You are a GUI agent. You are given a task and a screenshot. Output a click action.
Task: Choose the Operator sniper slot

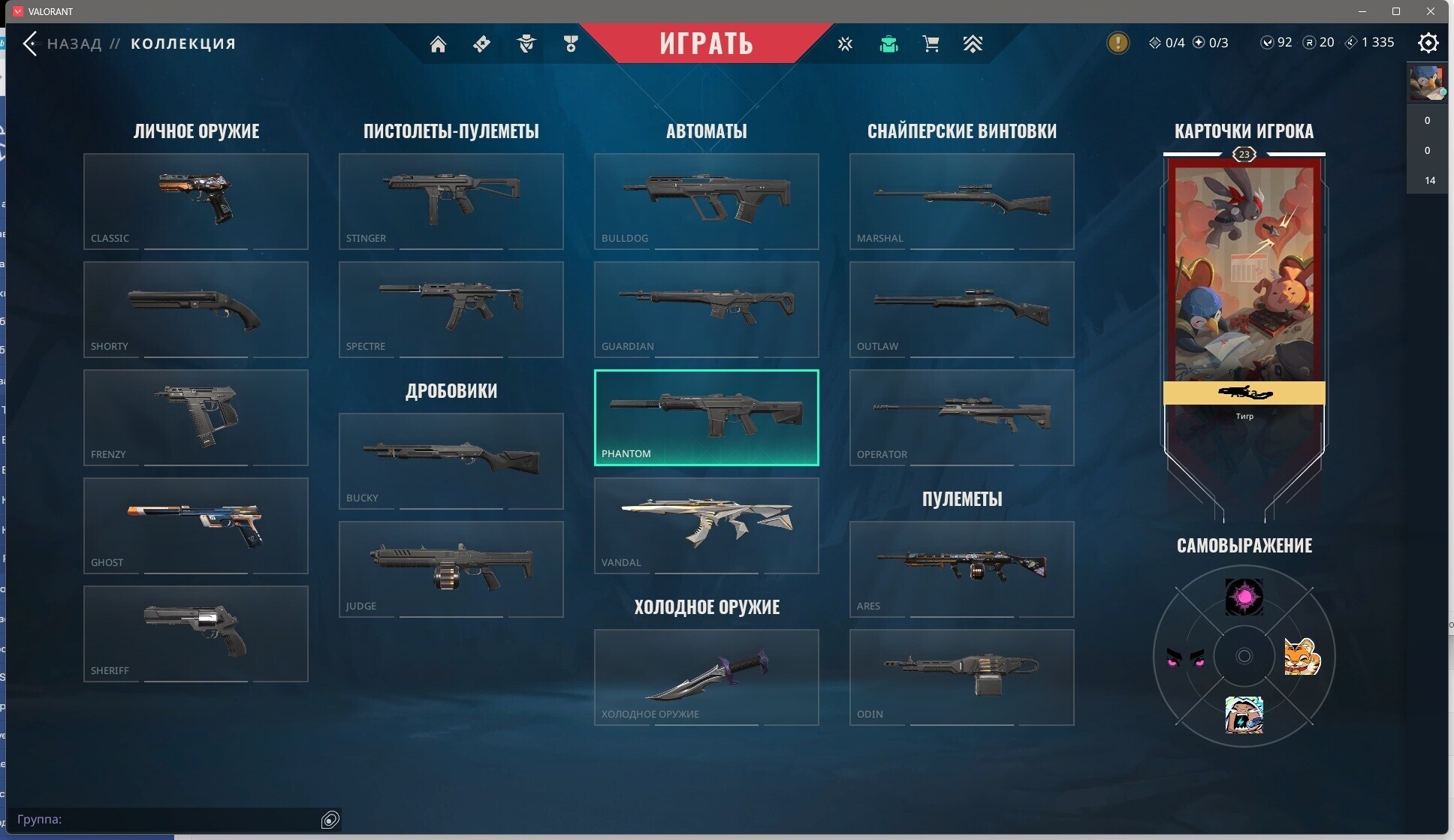click(962, 417)
